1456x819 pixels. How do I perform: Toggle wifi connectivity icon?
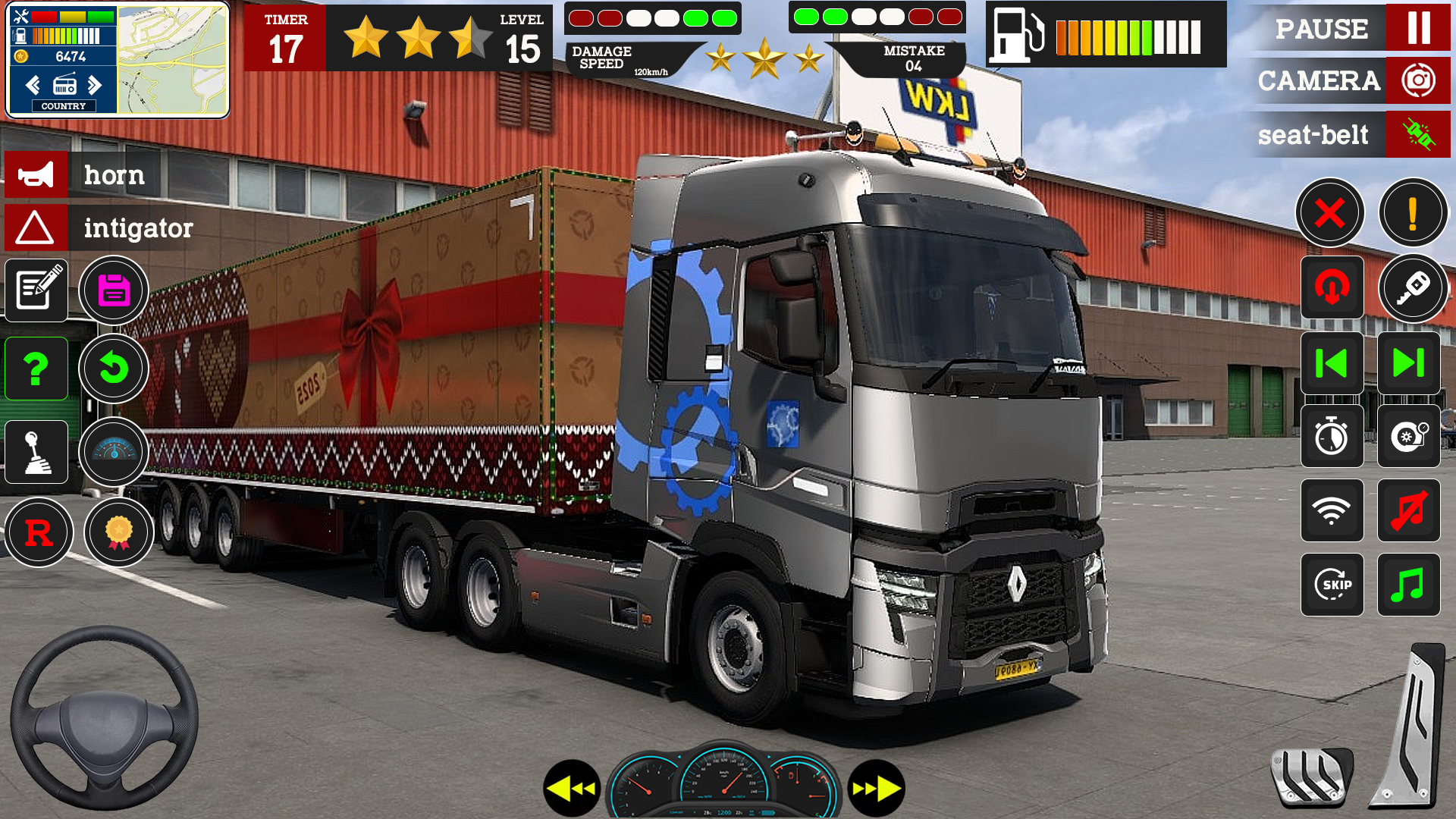click(1332, 511)
